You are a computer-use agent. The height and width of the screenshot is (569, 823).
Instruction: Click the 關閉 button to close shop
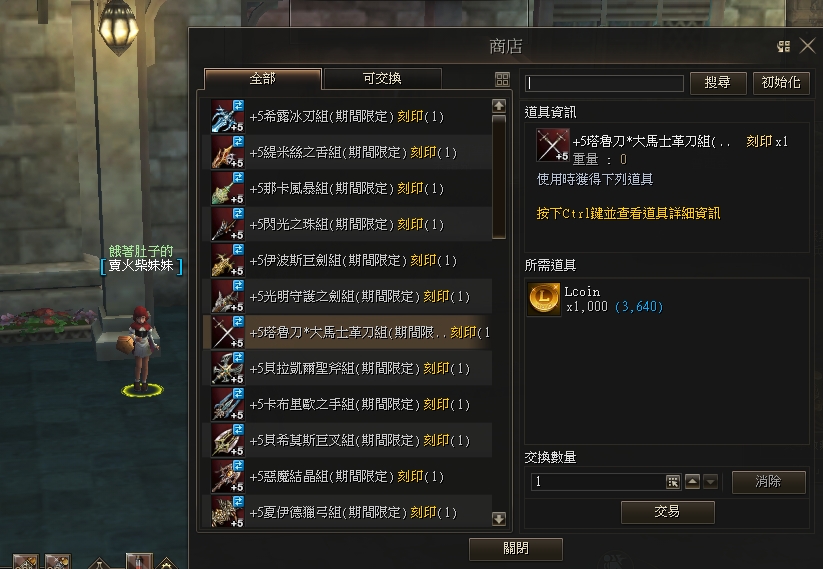[515, 549]
